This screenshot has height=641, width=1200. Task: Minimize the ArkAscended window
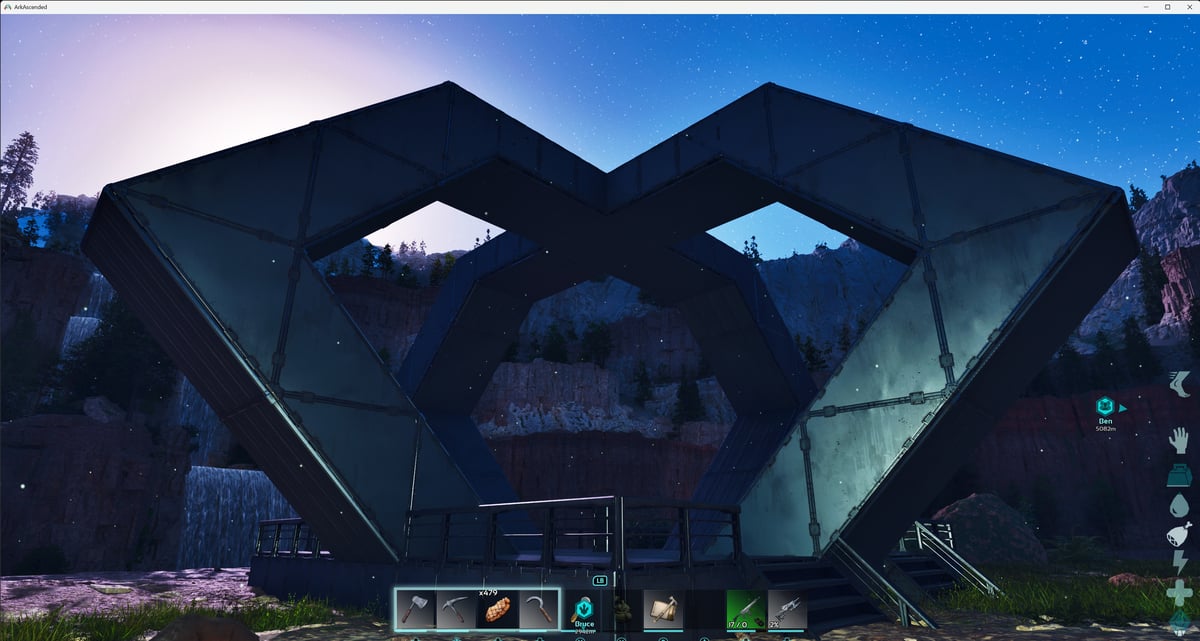1146,7
